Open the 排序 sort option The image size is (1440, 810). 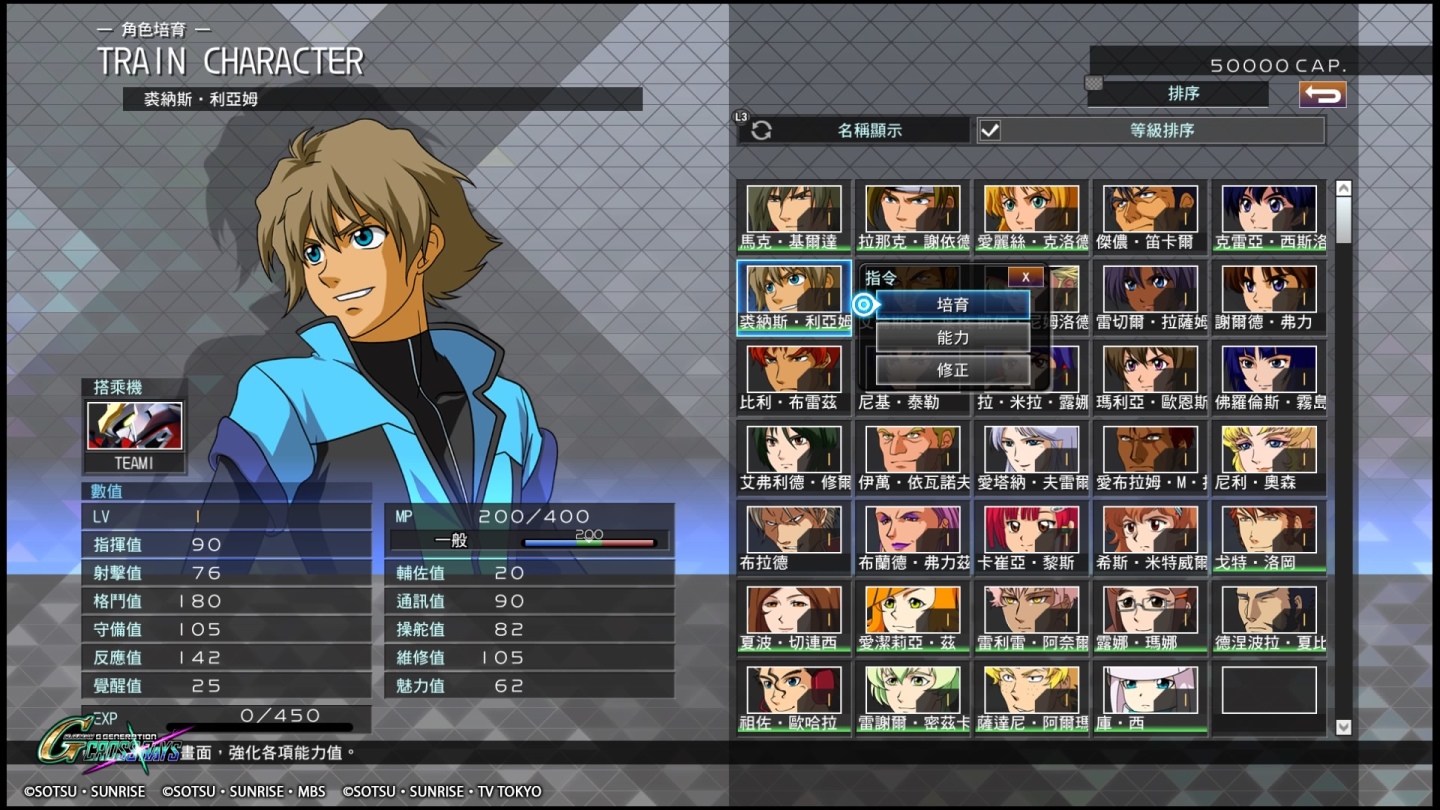(1182, 93)
